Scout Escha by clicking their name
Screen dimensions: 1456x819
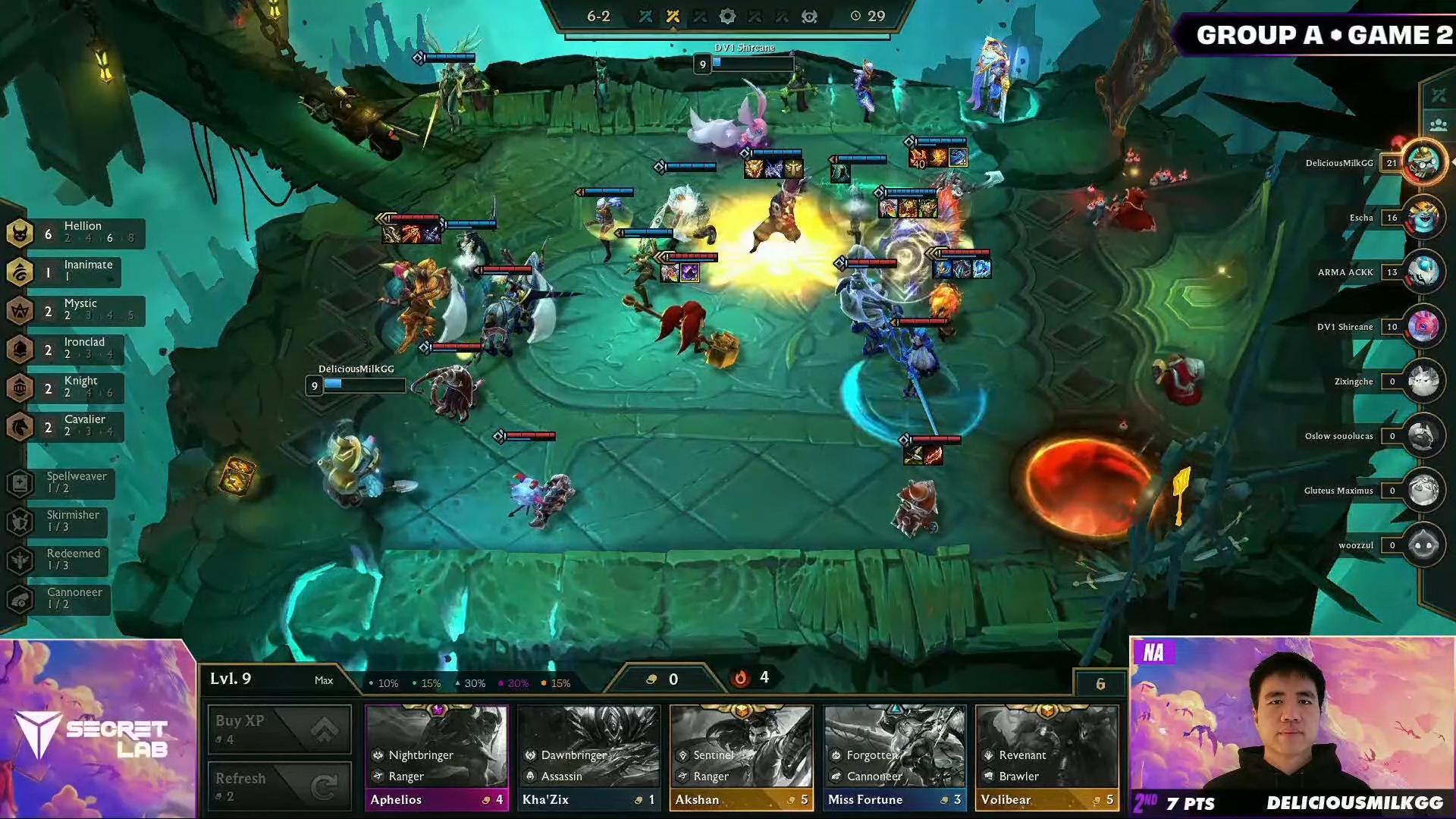click(x=1361, y=218)
